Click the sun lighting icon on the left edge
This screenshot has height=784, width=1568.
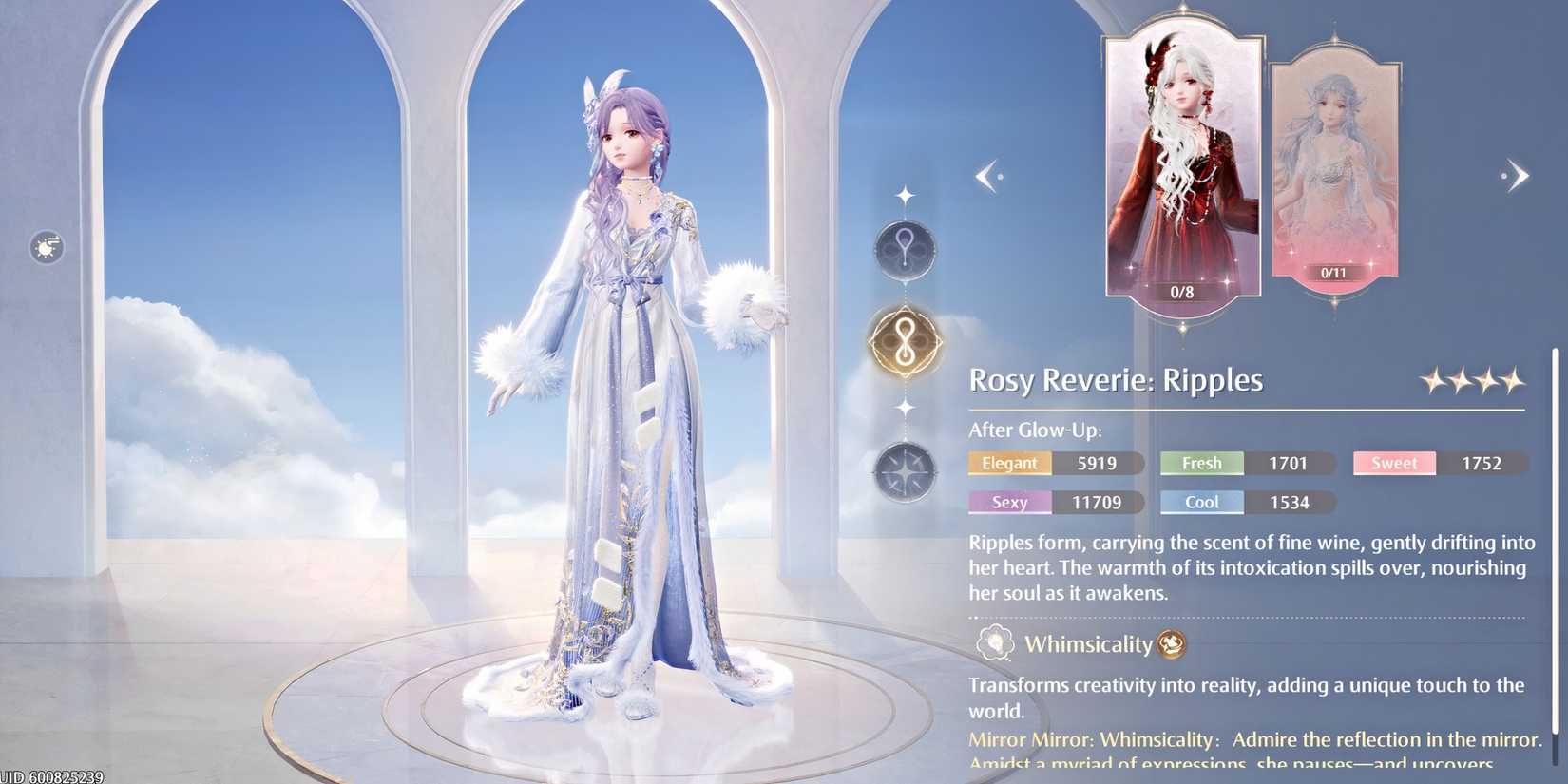[x=45, y=247]
